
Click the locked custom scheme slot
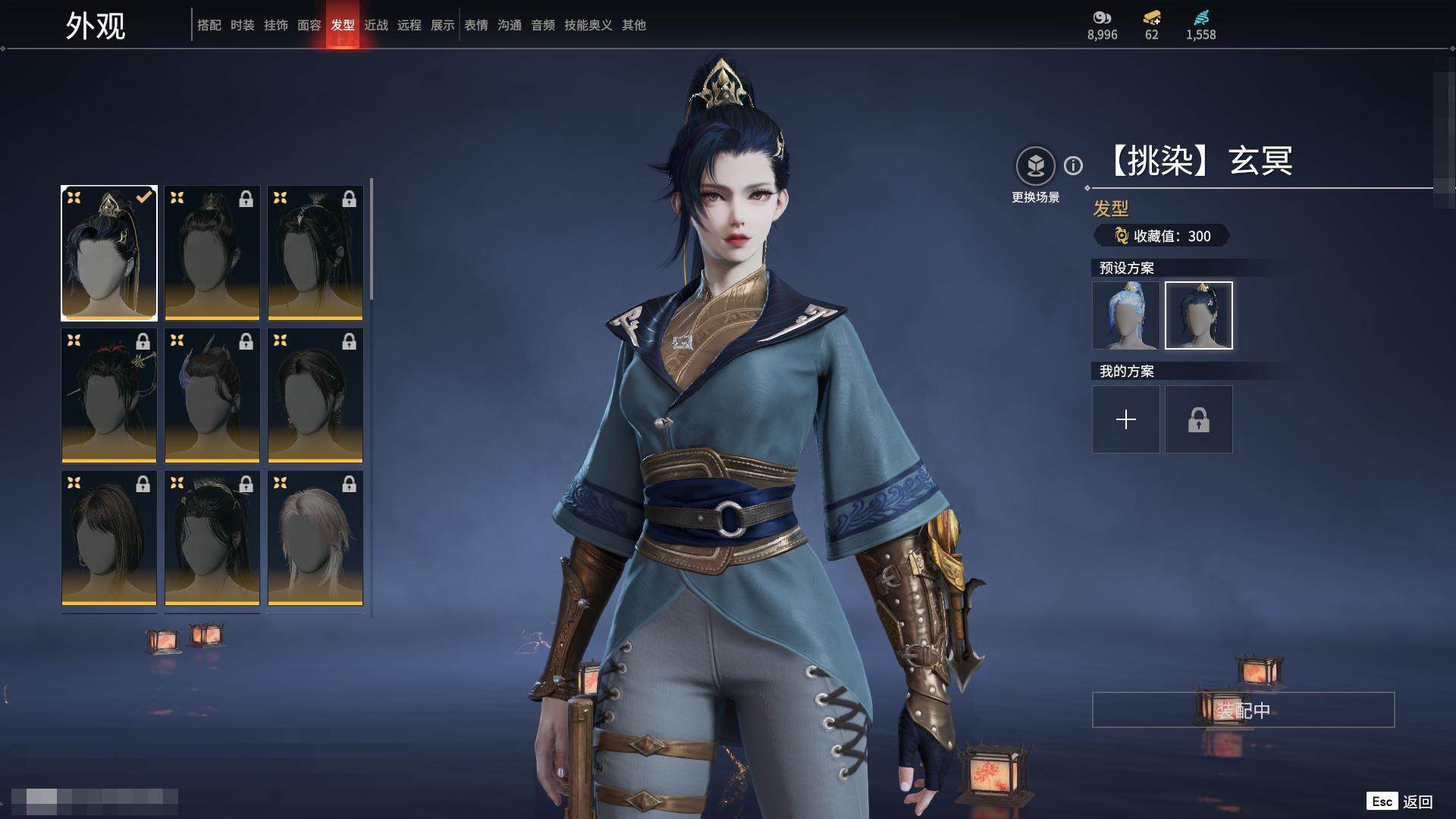click(1198, 419)
